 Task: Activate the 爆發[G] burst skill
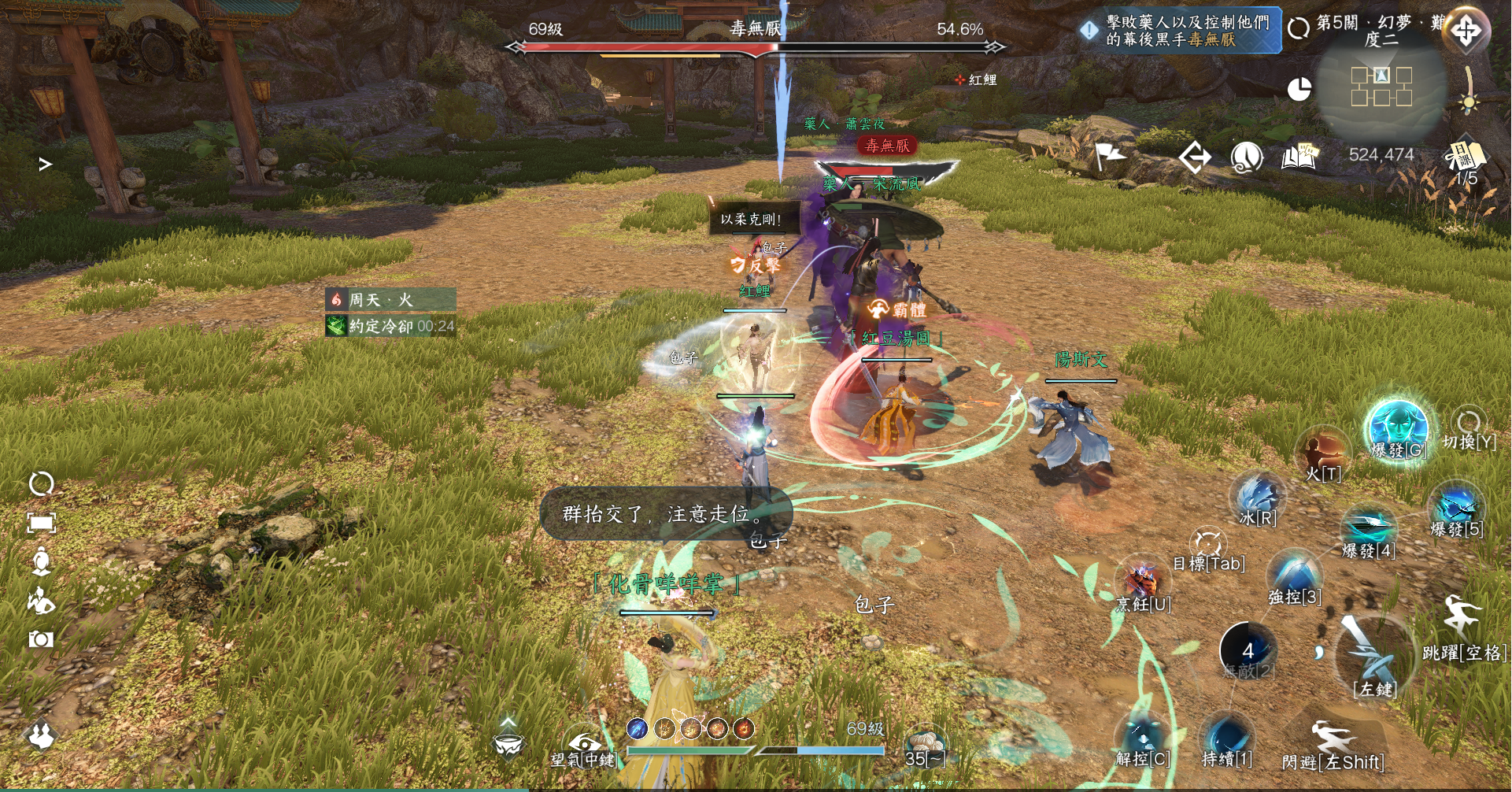coord(1398,427)
